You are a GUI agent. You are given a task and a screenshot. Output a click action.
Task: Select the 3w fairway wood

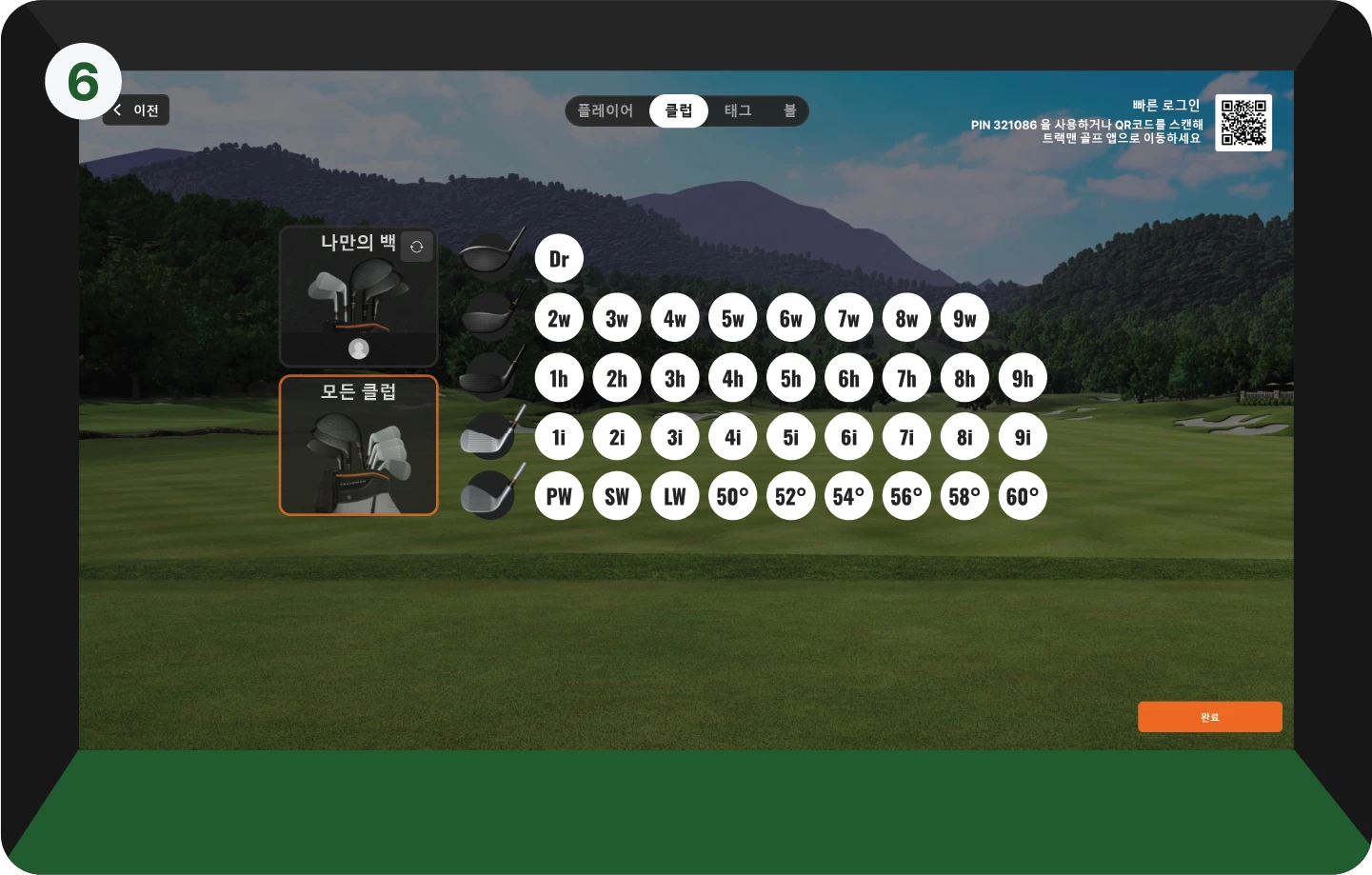click(x=617, y=319)
